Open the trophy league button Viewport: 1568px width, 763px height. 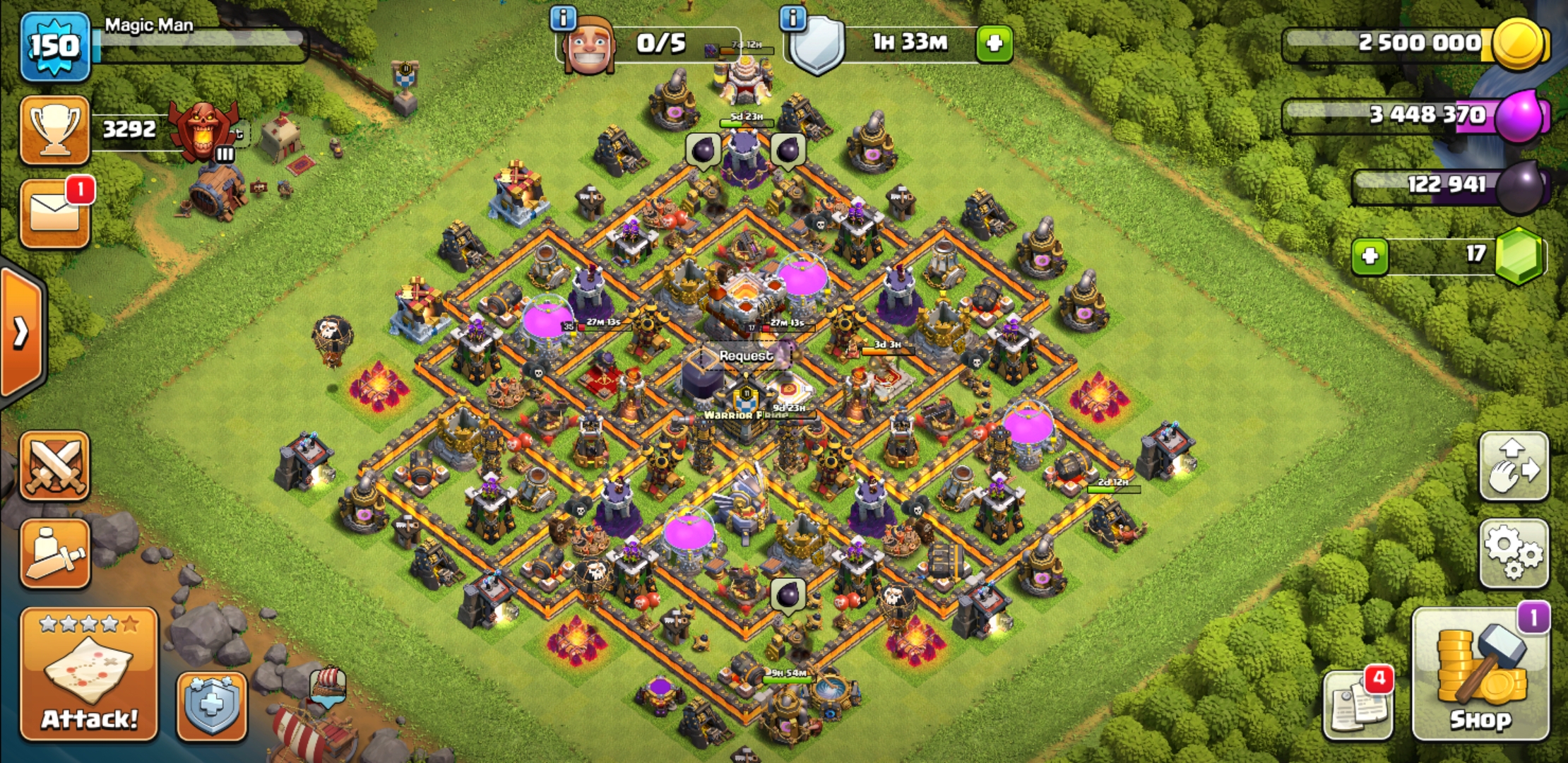point(55,130)
